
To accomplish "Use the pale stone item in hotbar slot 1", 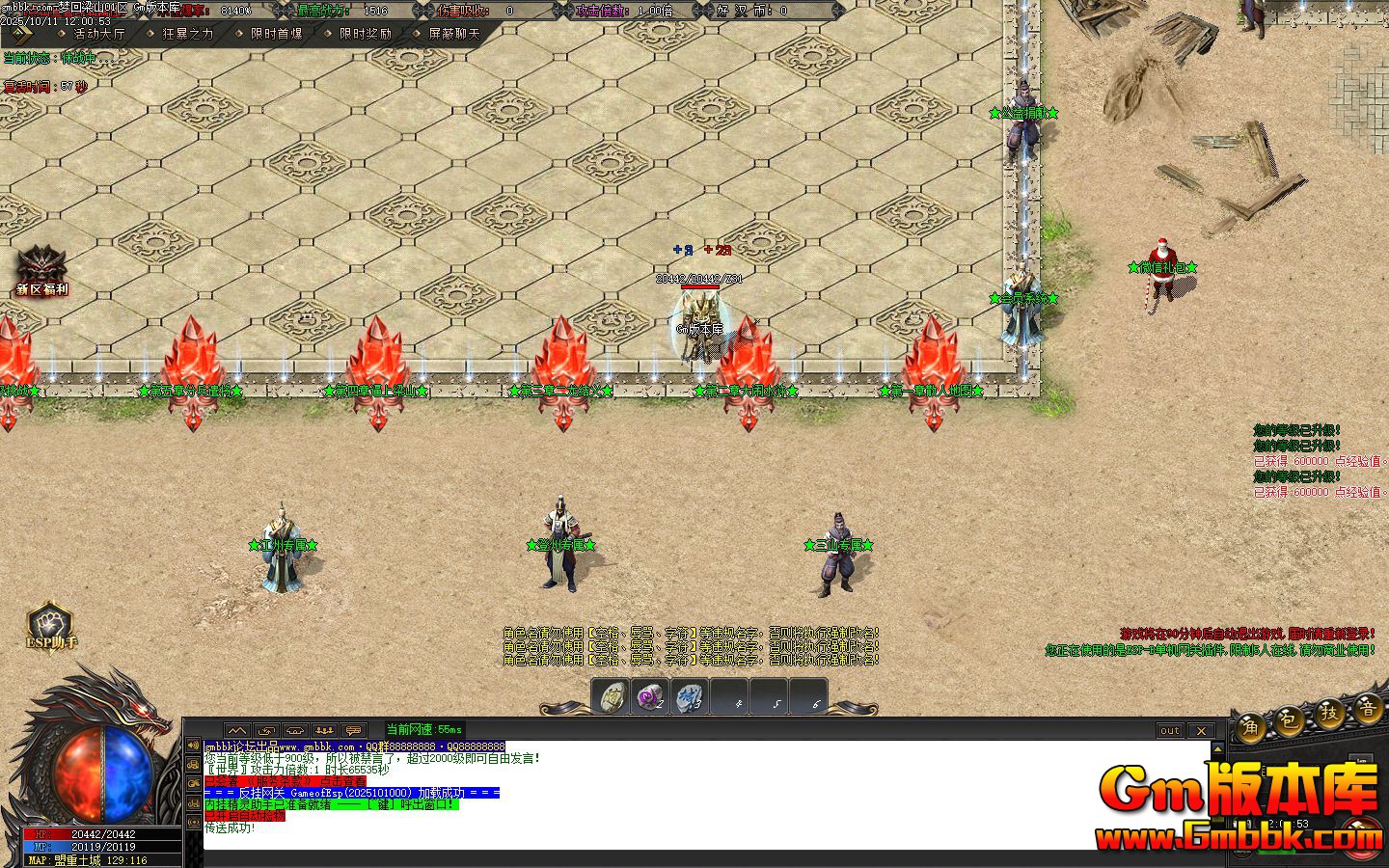I will [x=612, y=696].
